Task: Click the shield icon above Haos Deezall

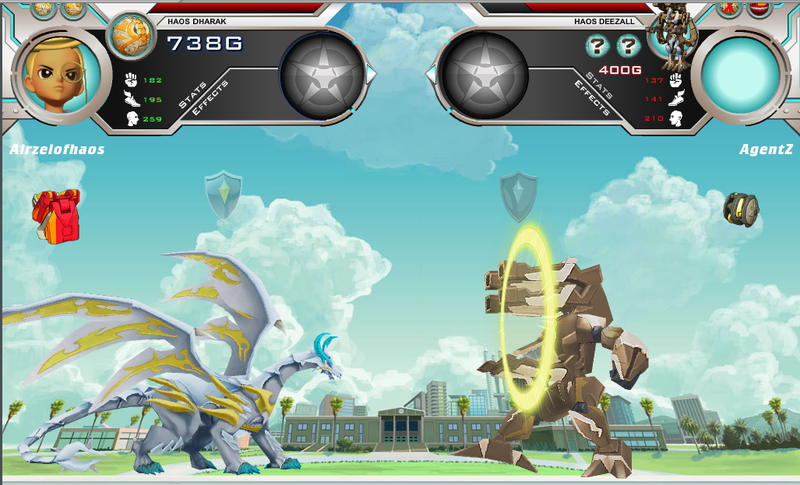Action: [x=518, y=195]
